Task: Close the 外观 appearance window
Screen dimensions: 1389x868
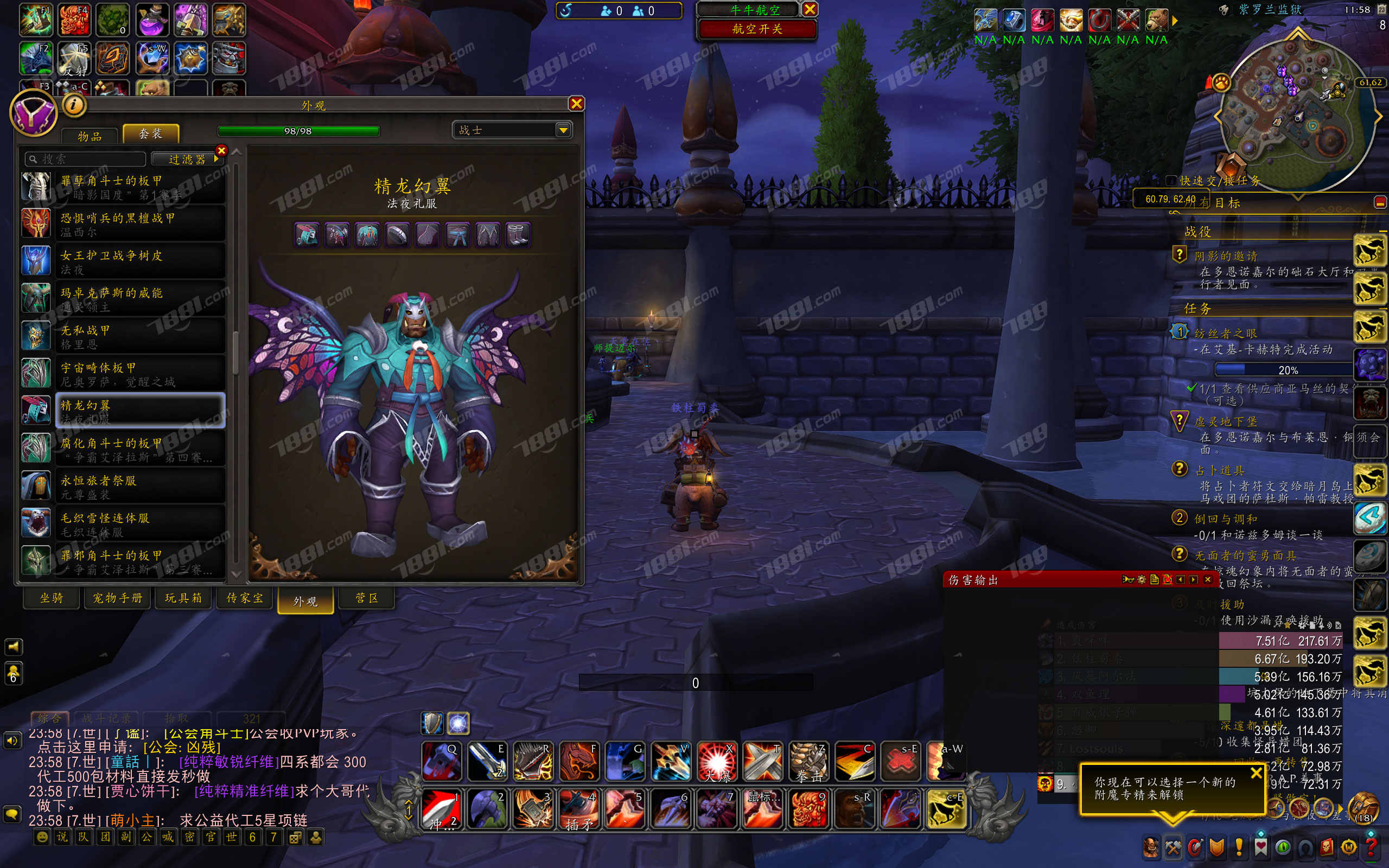Action: tap(576, 104)
